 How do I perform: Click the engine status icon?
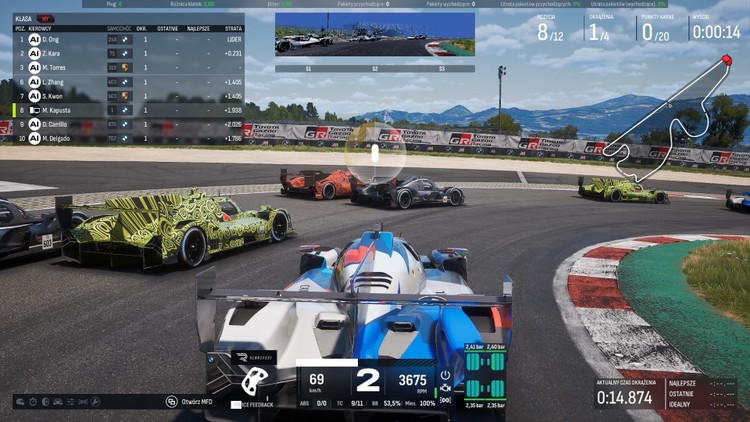(445, 388)
